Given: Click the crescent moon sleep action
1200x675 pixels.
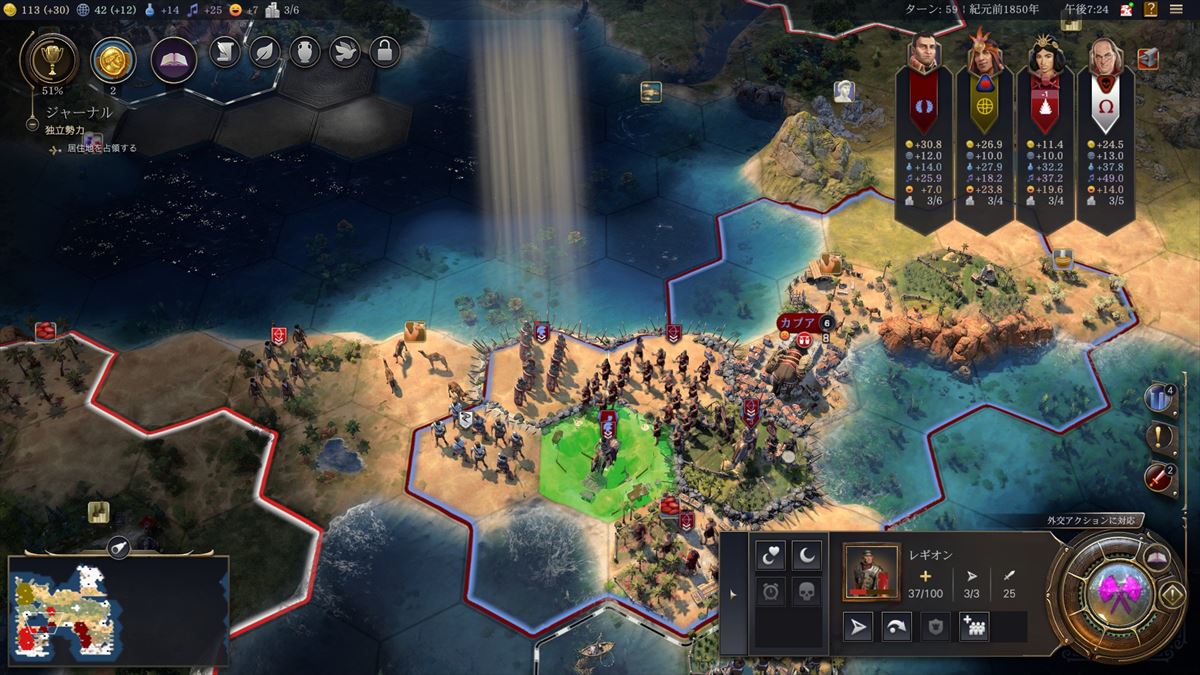Looking at the screenshot, I should pos(806,553).
